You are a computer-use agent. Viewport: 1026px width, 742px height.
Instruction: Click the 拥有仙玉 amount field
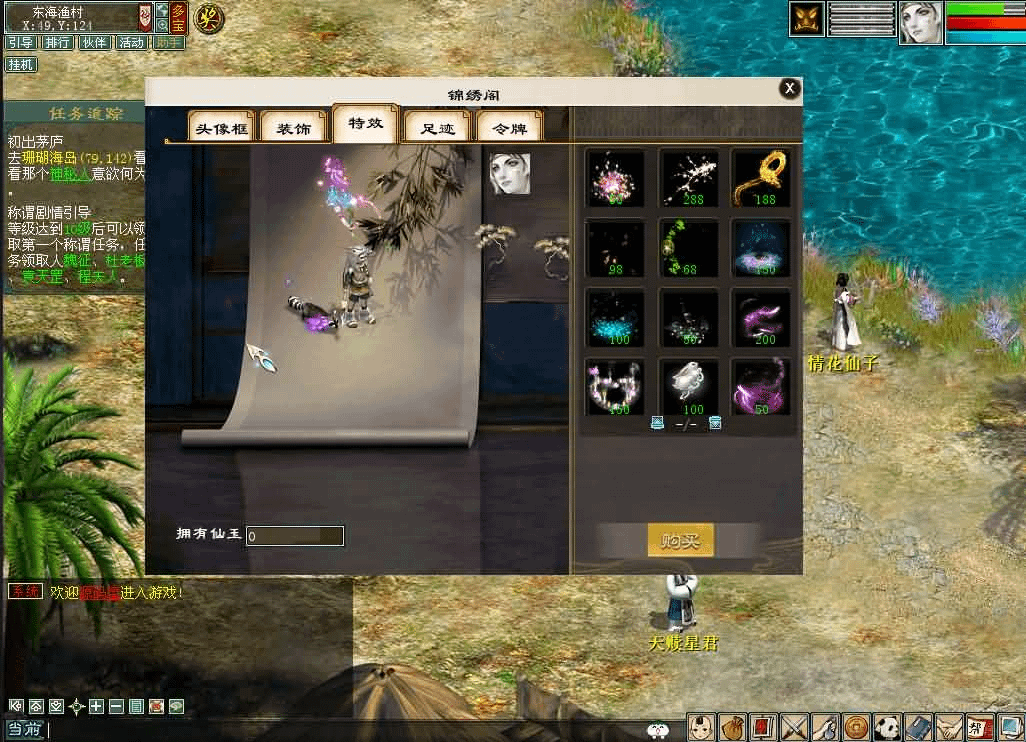pos(295,536)
